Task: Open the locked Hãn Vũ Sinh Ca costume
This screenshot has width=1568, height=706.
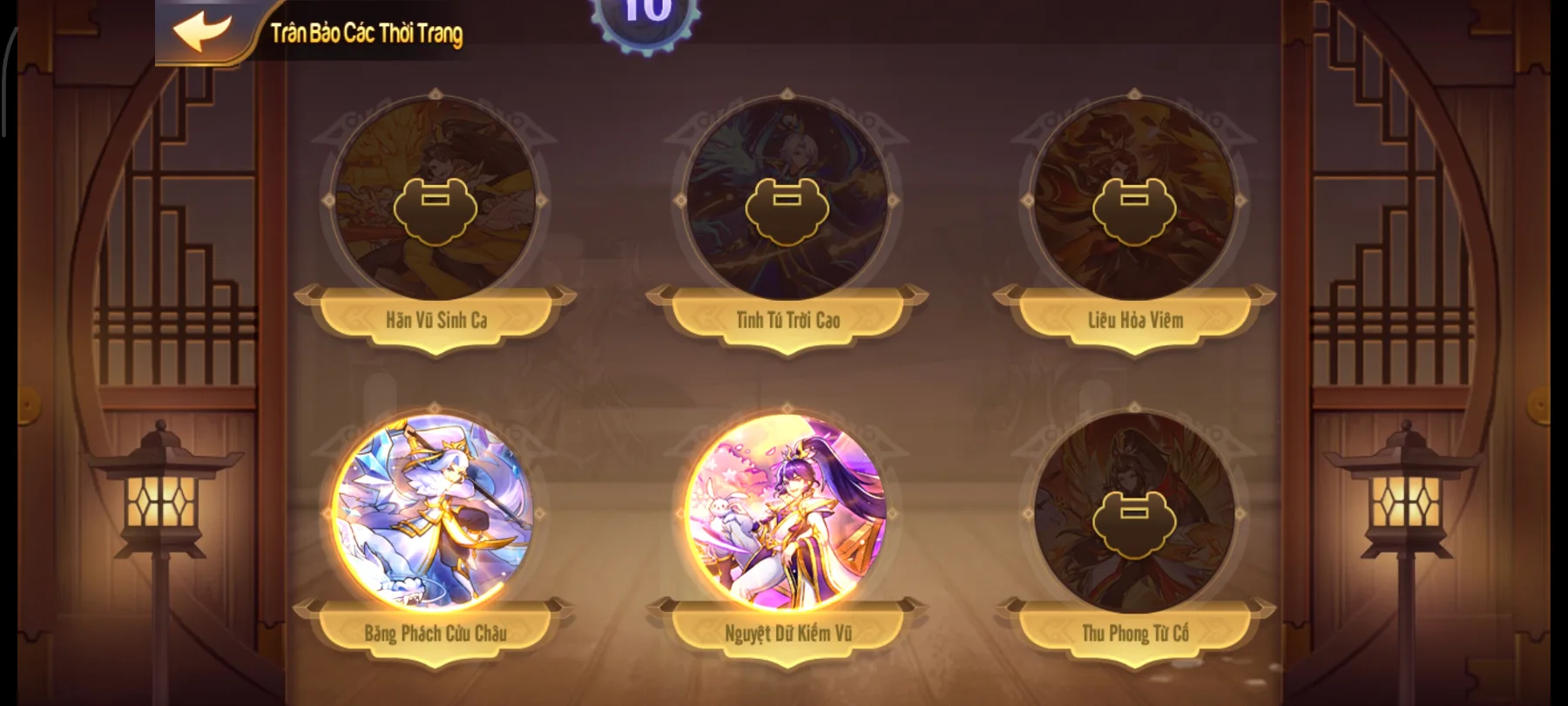Action: pyautogui.click(x=435, y=207)
